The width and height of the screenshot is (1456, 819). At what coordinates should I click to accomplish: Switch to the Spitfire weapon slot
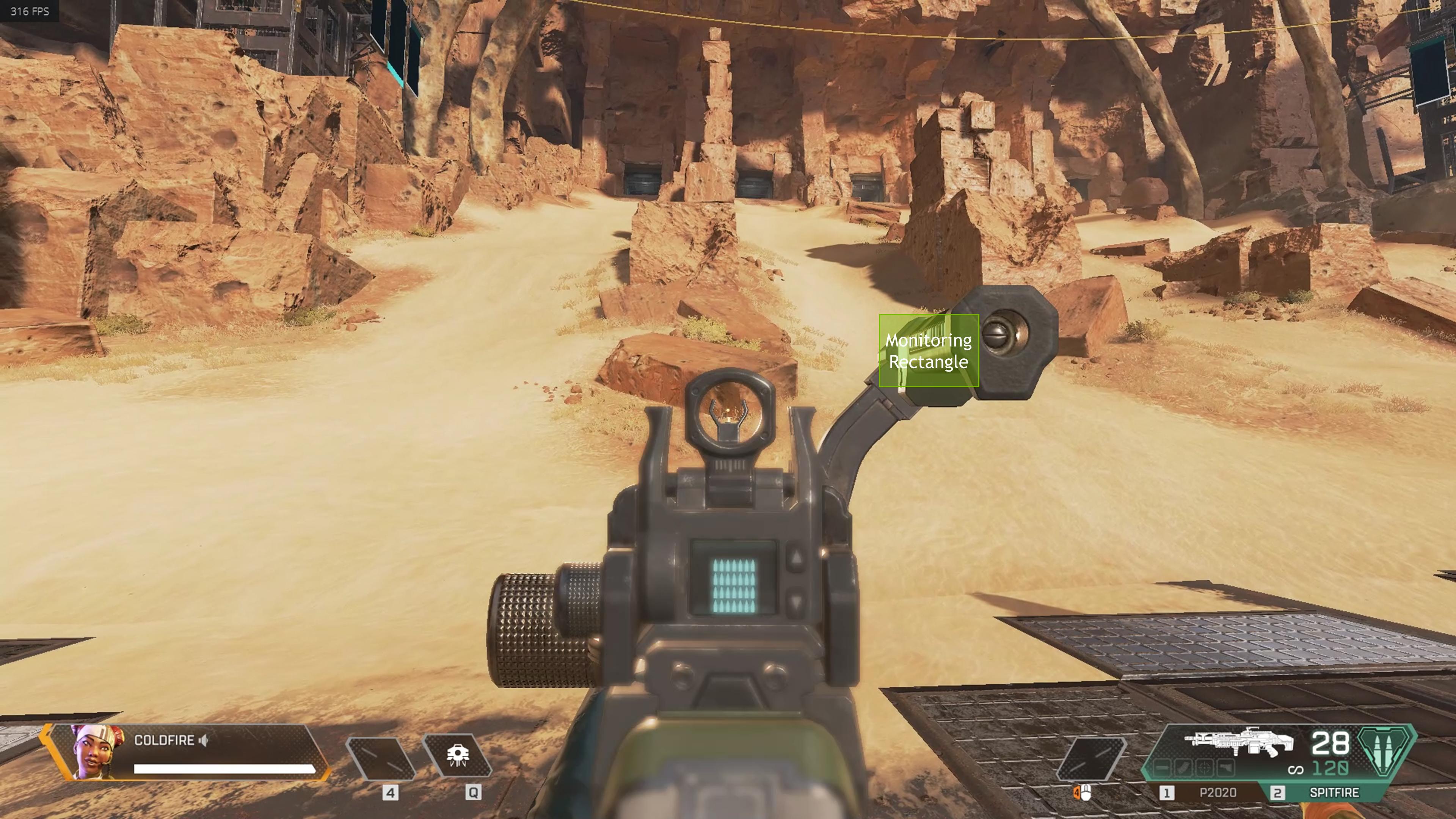[x=1334, y=793]
